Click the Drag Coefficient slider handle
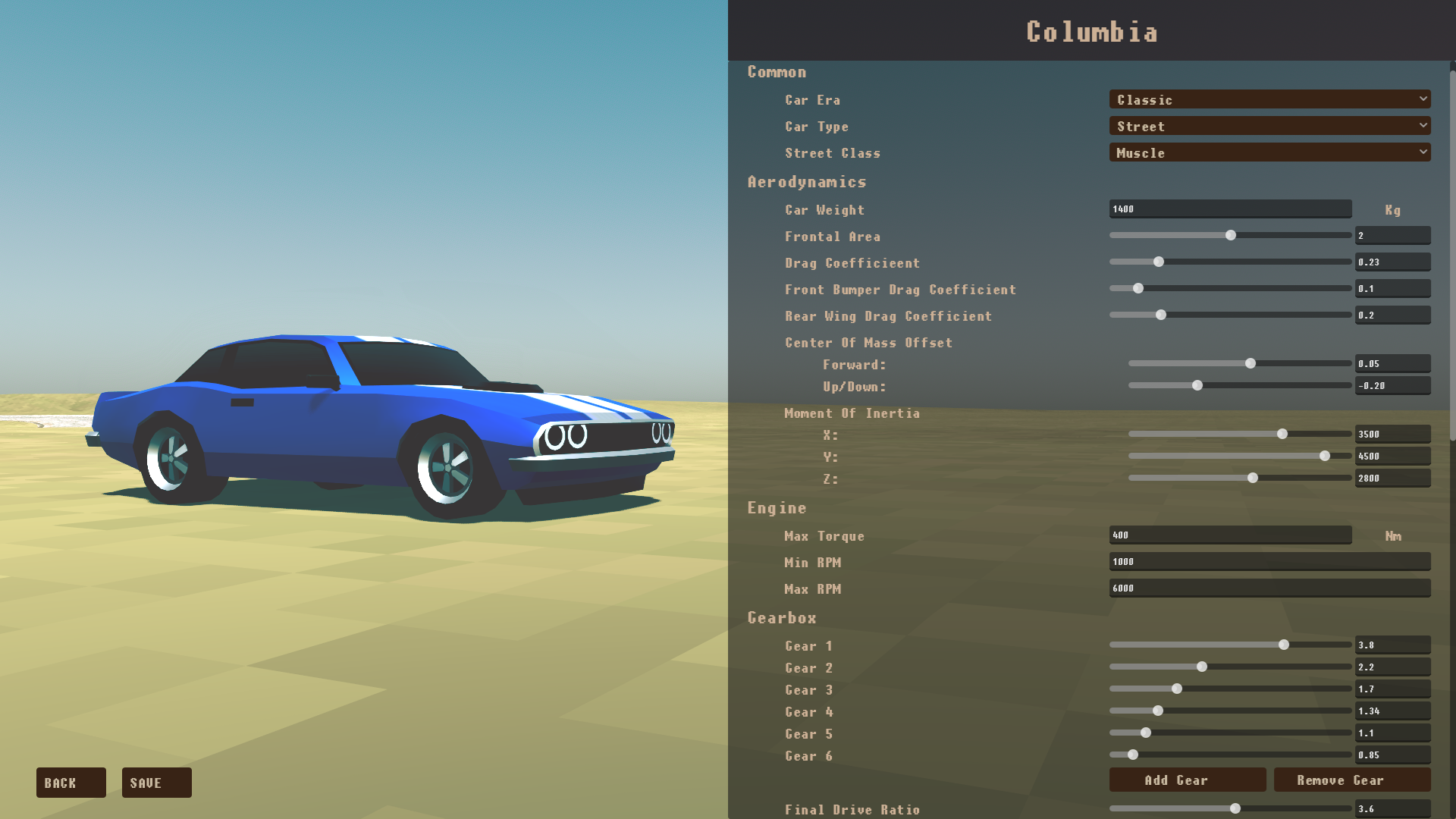The width and height of the screenshot is (1456, 819). pyautogui.click(x=1158, y=262)
